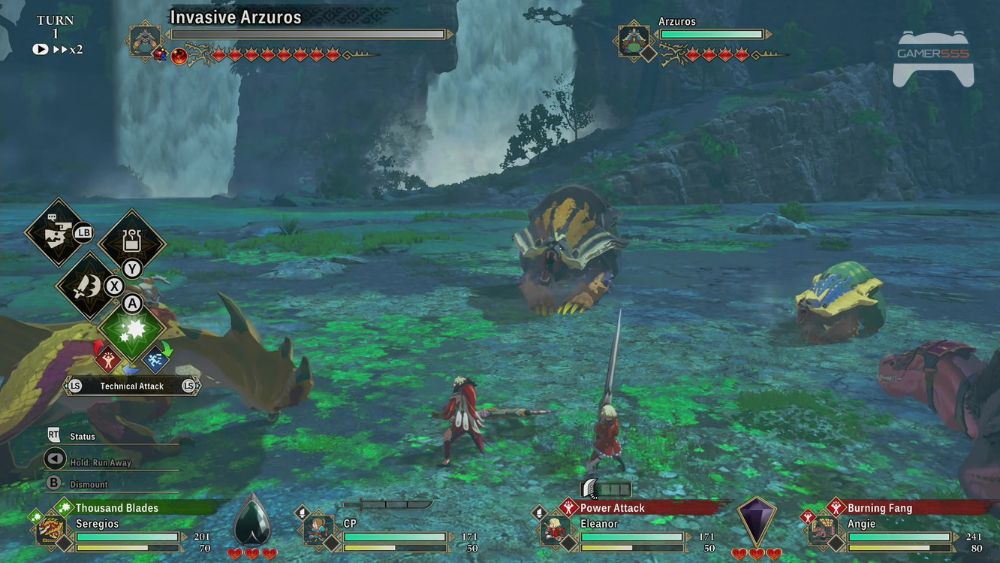Open the item pouch command diamond
This screenshot has width=1000, height=563.
pyautogui.click(x=131, y=241)
